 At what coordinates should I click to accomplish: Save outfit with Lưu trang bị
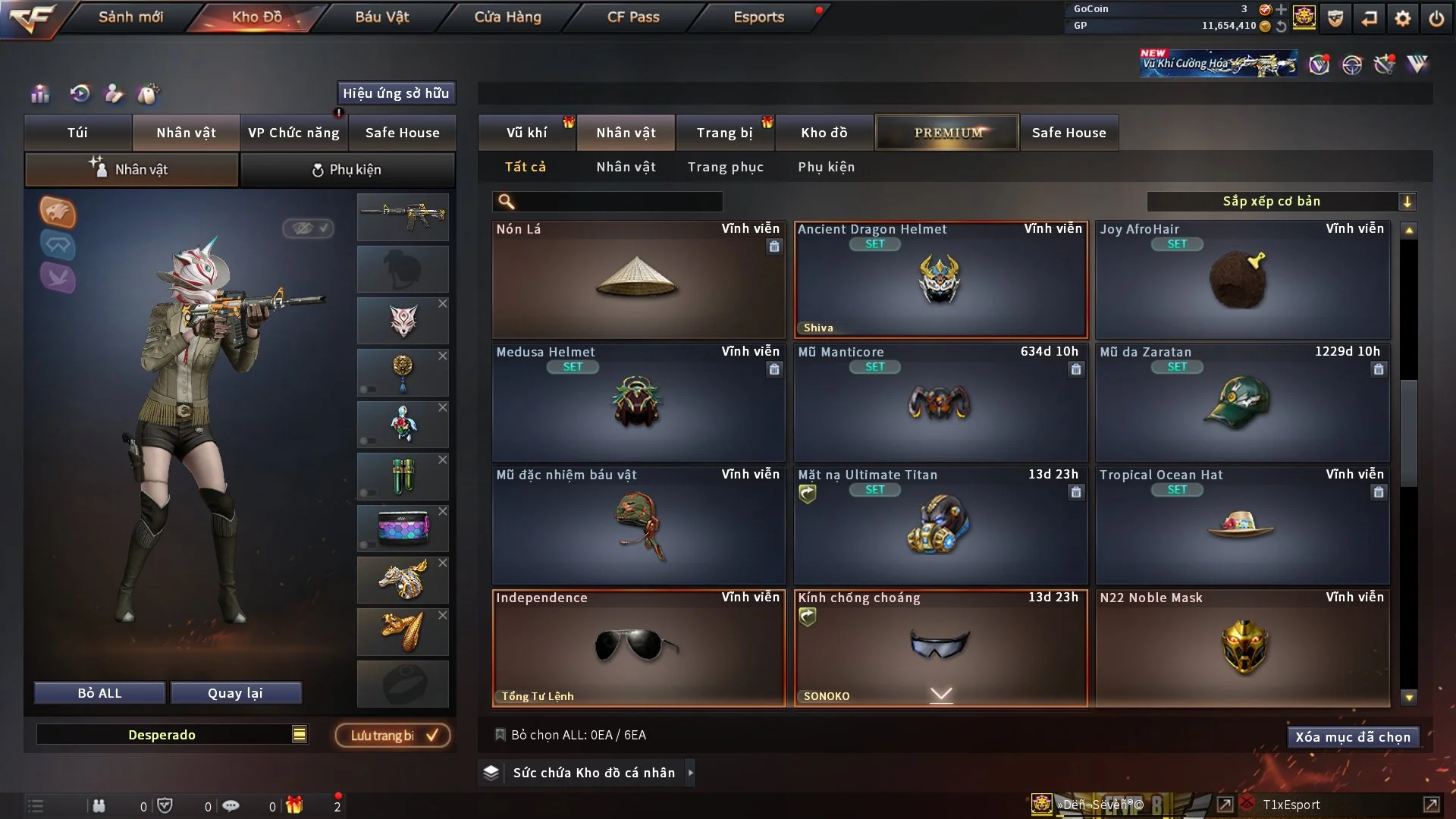393,735
